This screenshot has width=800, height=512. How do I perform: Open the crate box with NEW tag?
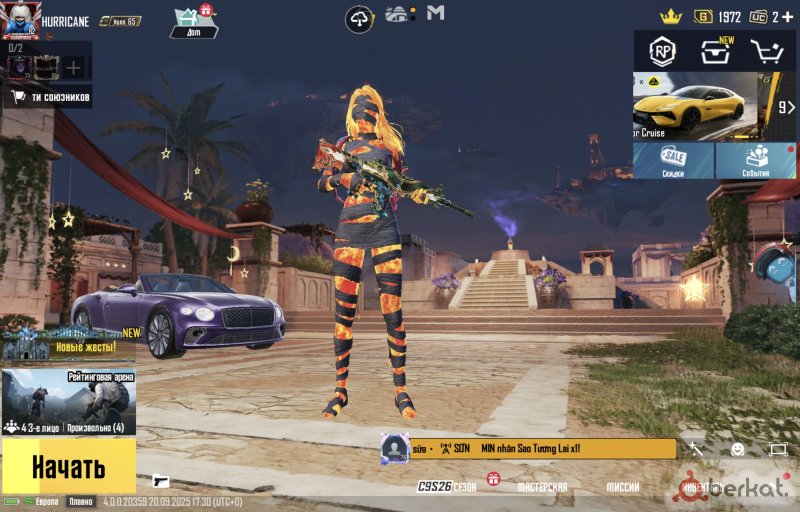[x=715, y=52]
